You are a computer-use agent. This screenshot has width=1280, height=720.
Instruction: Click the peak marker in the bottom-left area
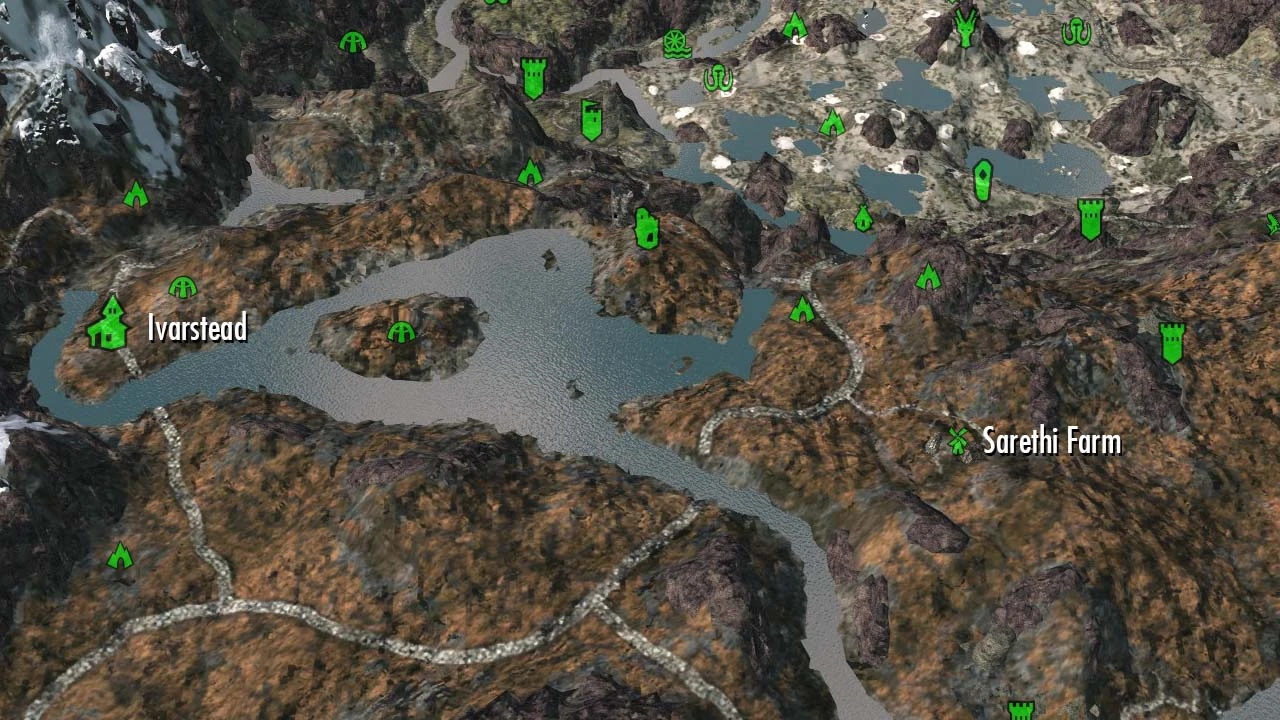tap(119, 556)
